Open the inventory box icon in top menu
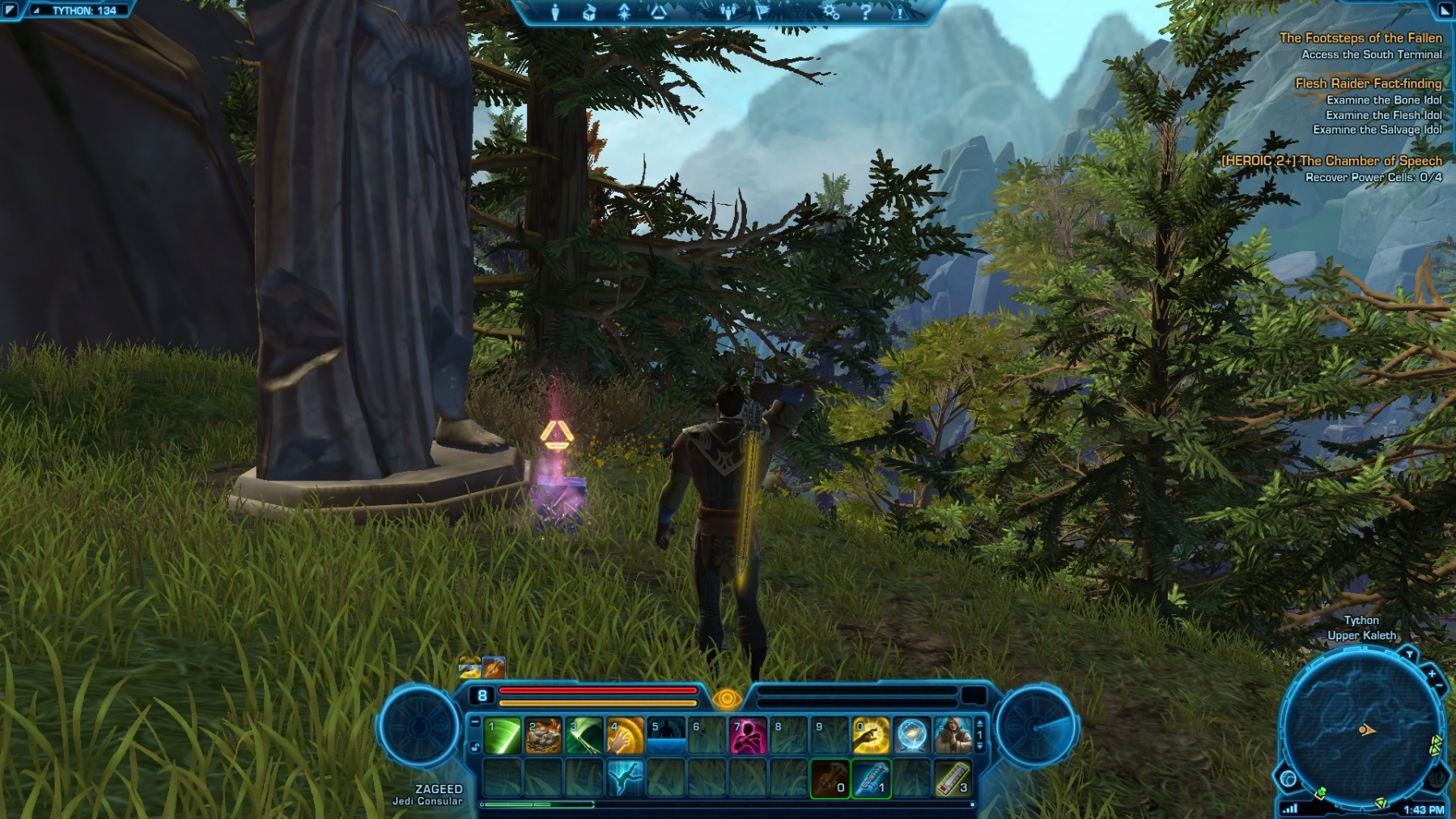Image resolution: width=1456 pixels, height=819 pixels. point(589,12)
